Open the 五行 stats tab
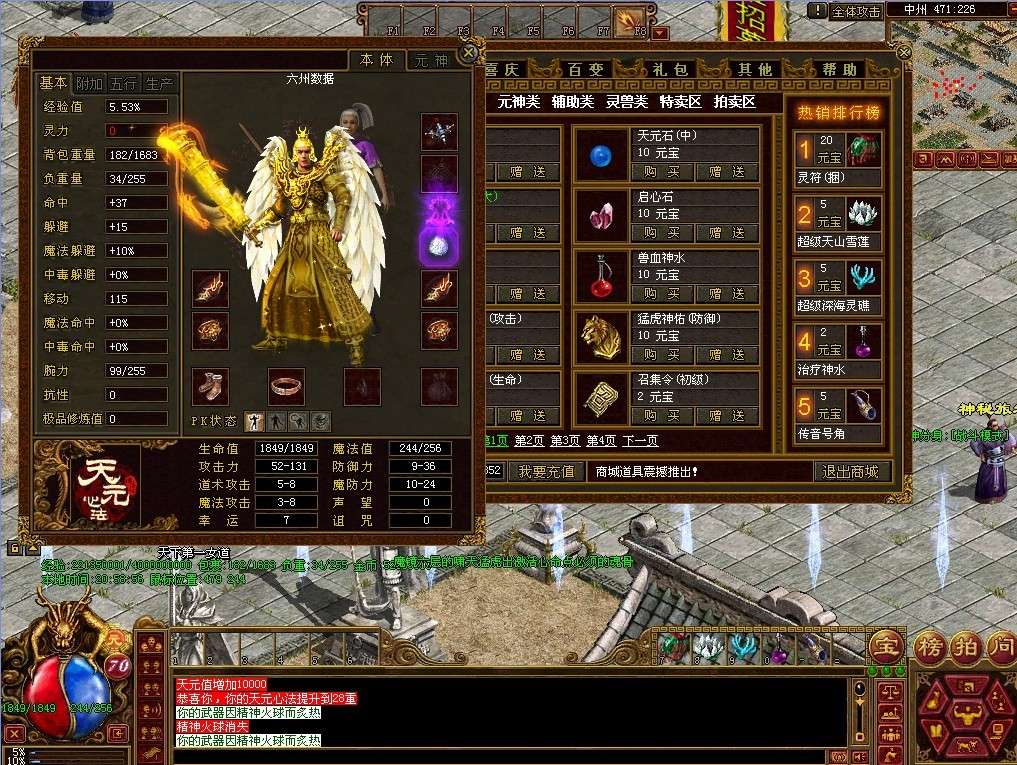This screenshot has height=765, width=1017. pyautogui.click(x=124, y=84)
